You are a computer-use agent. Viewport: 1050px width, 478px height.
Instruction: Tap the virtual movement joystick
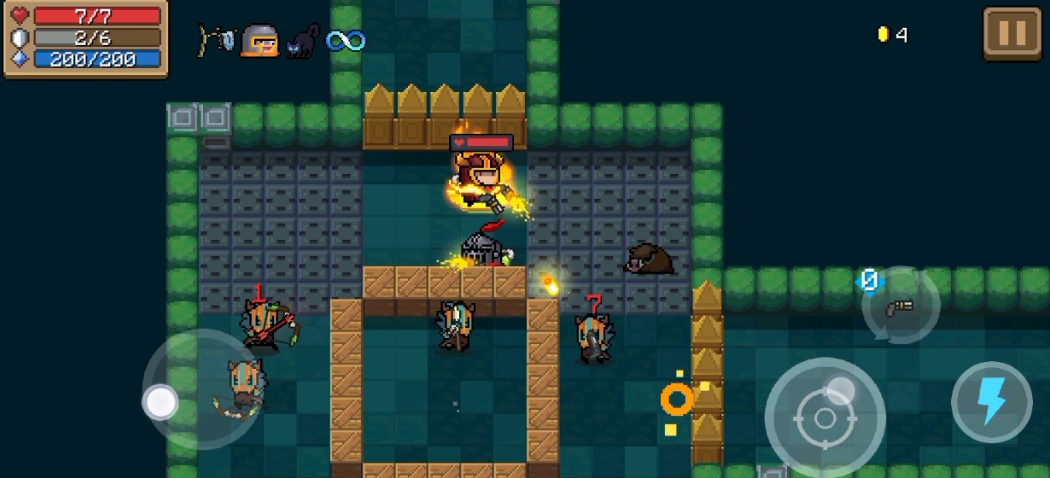pos(161,402)
